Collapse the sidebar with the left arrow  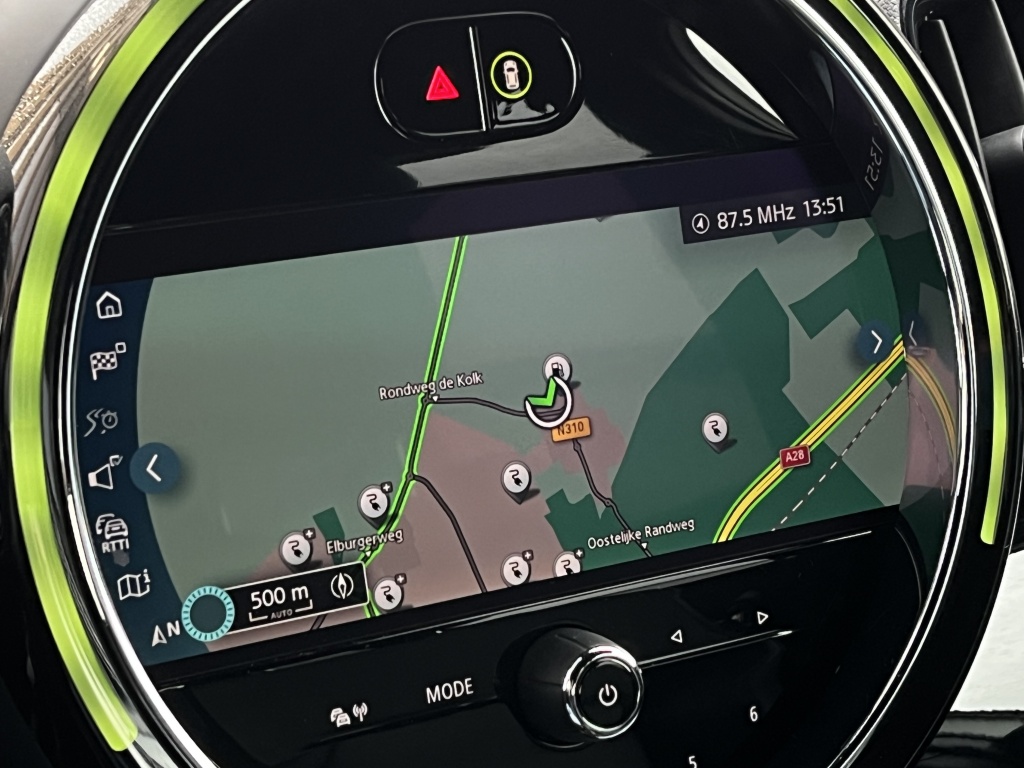(x=157, y=467)
